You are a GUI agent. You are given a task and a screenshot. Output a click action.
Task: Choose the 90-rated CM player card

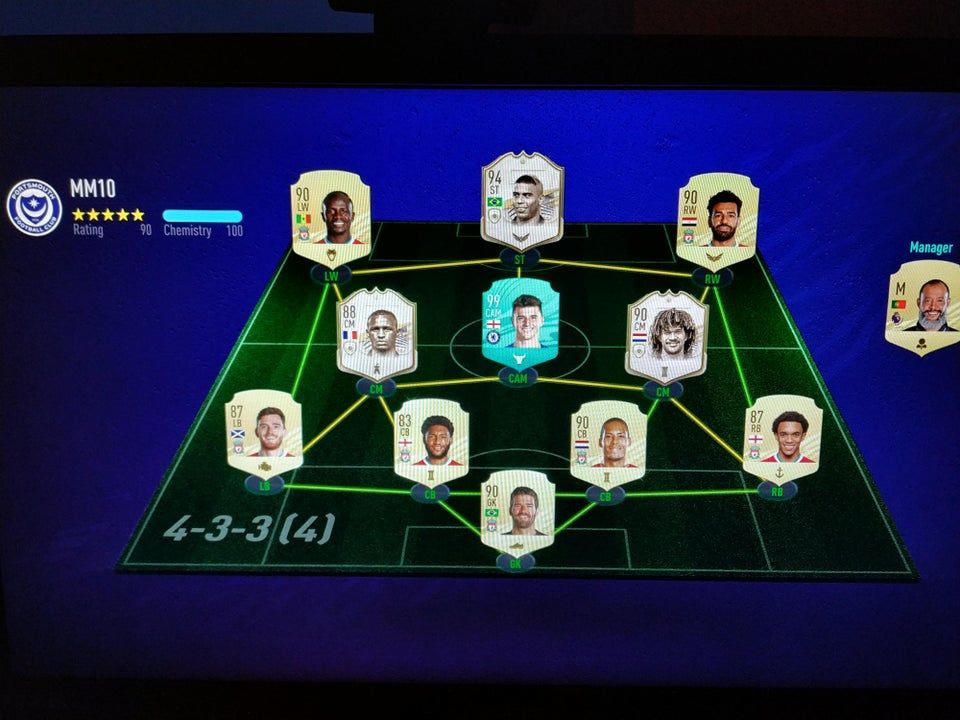point(666,336)
